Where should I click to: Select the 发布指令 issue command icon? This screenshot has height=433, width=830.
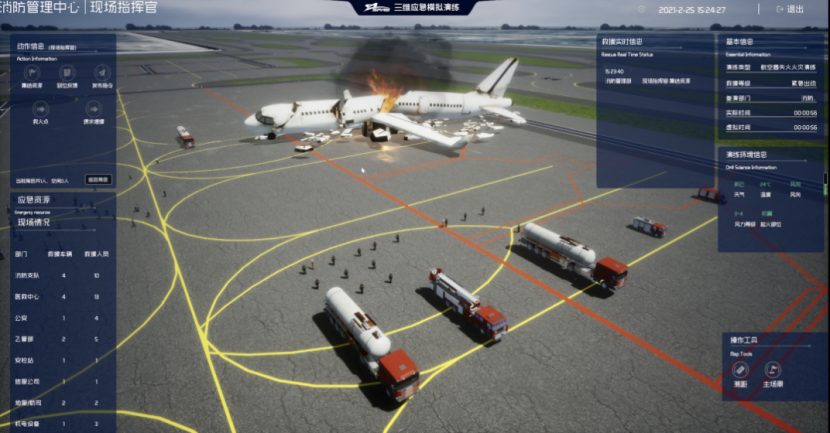click(102, 73)
